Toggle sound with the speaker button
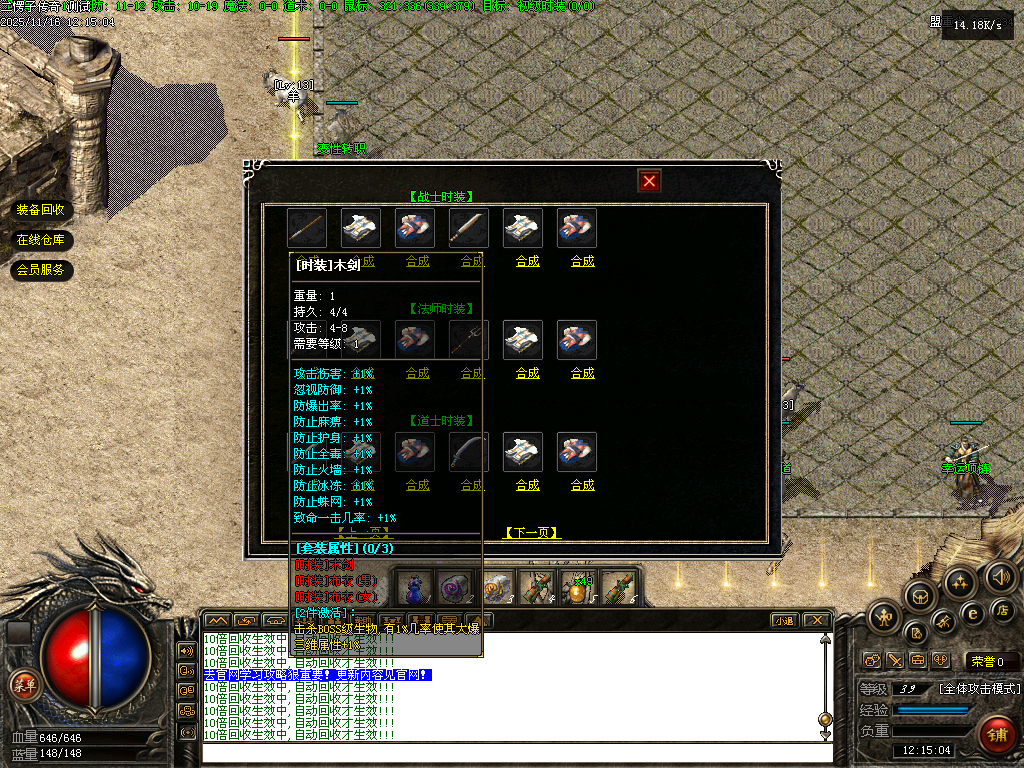The image size is (1024, 768). click(1000, 577)
